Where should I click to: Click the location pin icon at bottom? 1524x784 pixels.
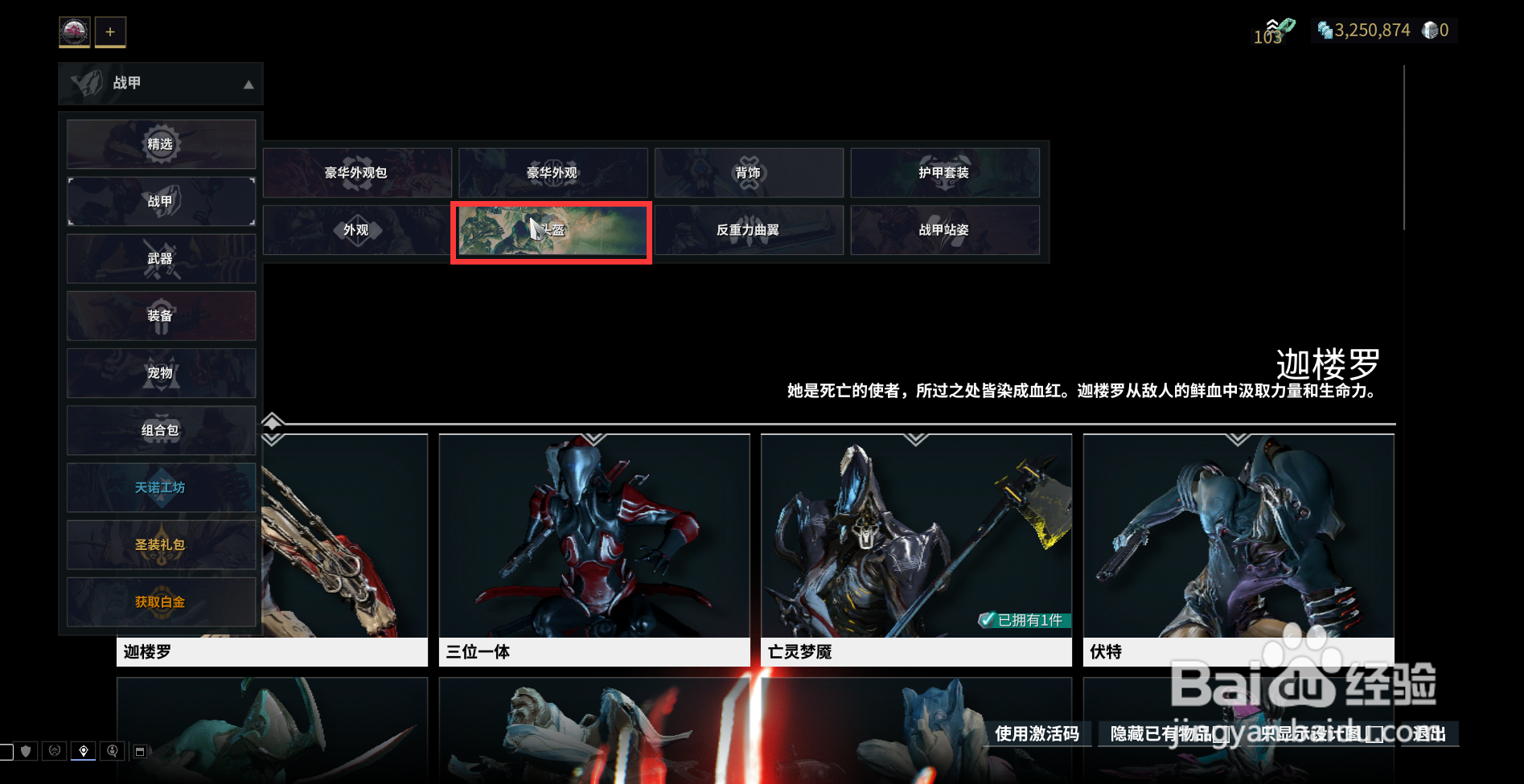pyautogui.click(x=84, y=751)
